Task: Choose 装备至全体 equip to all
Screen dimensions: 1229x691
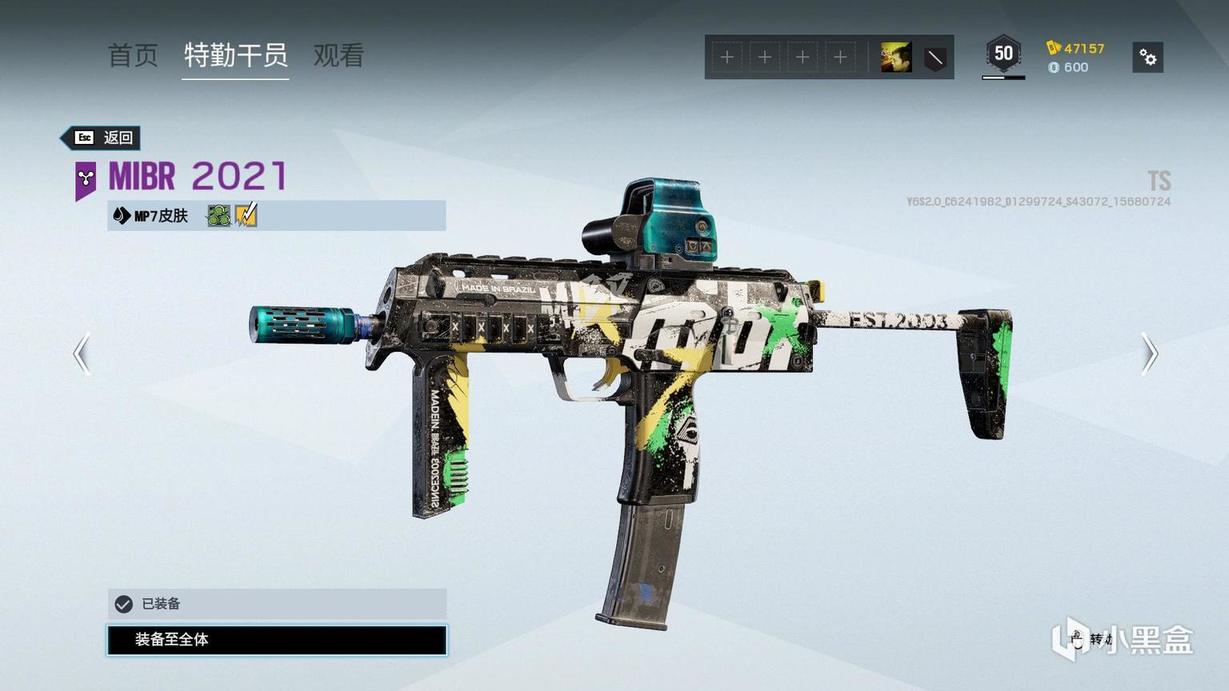Action: (x=277, y=640)
